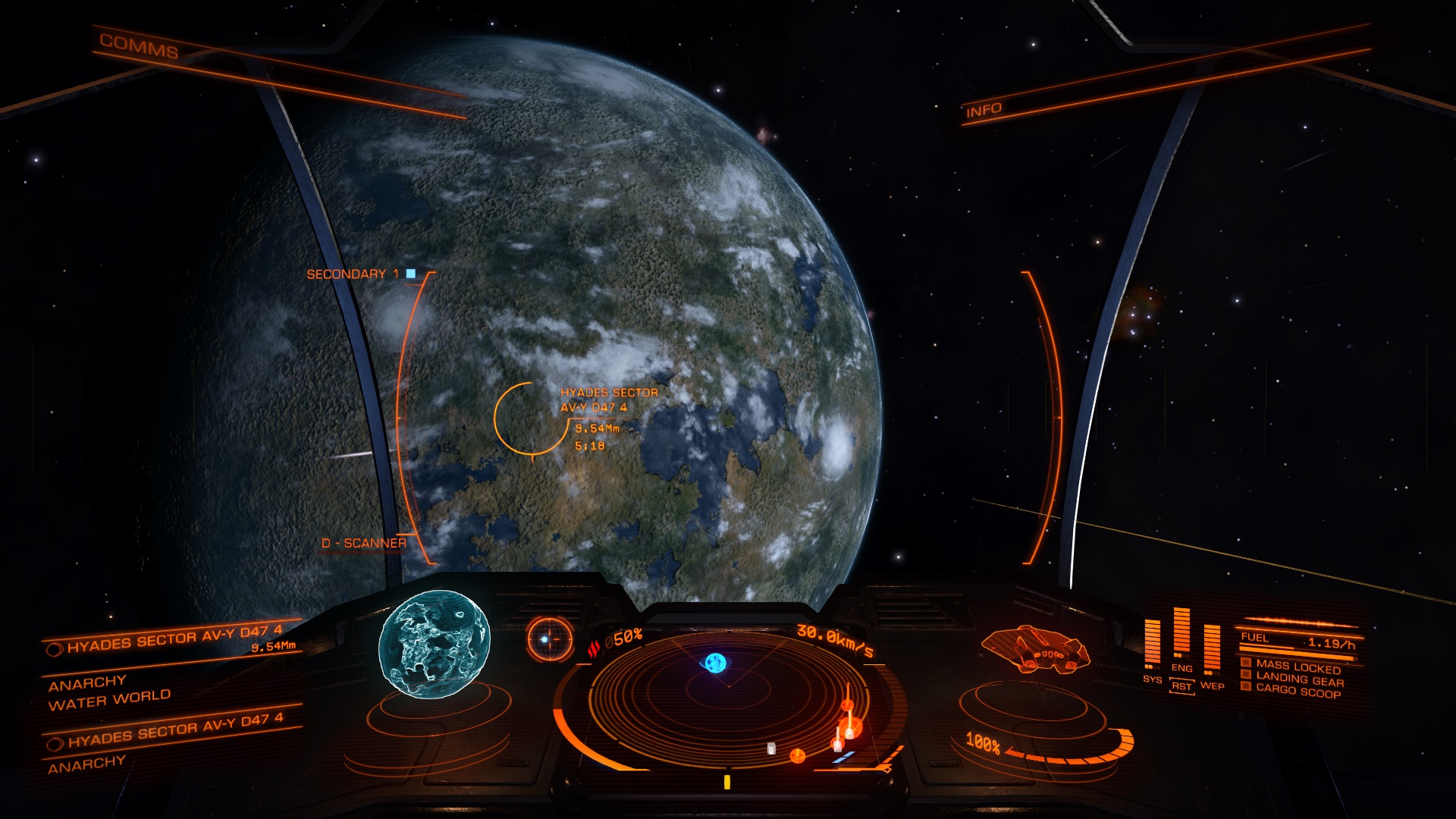
Task: Click the compass navigation indicator
Action: click(550, 639)
